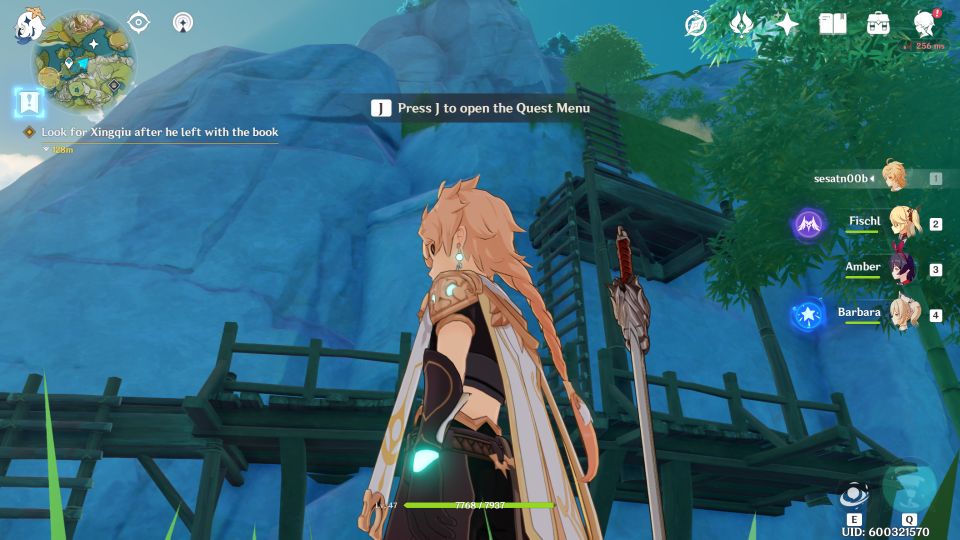The height and width of the screenshot is (540, 960).
Task: Open the backpack inventory icon
Action: point(879,24)
